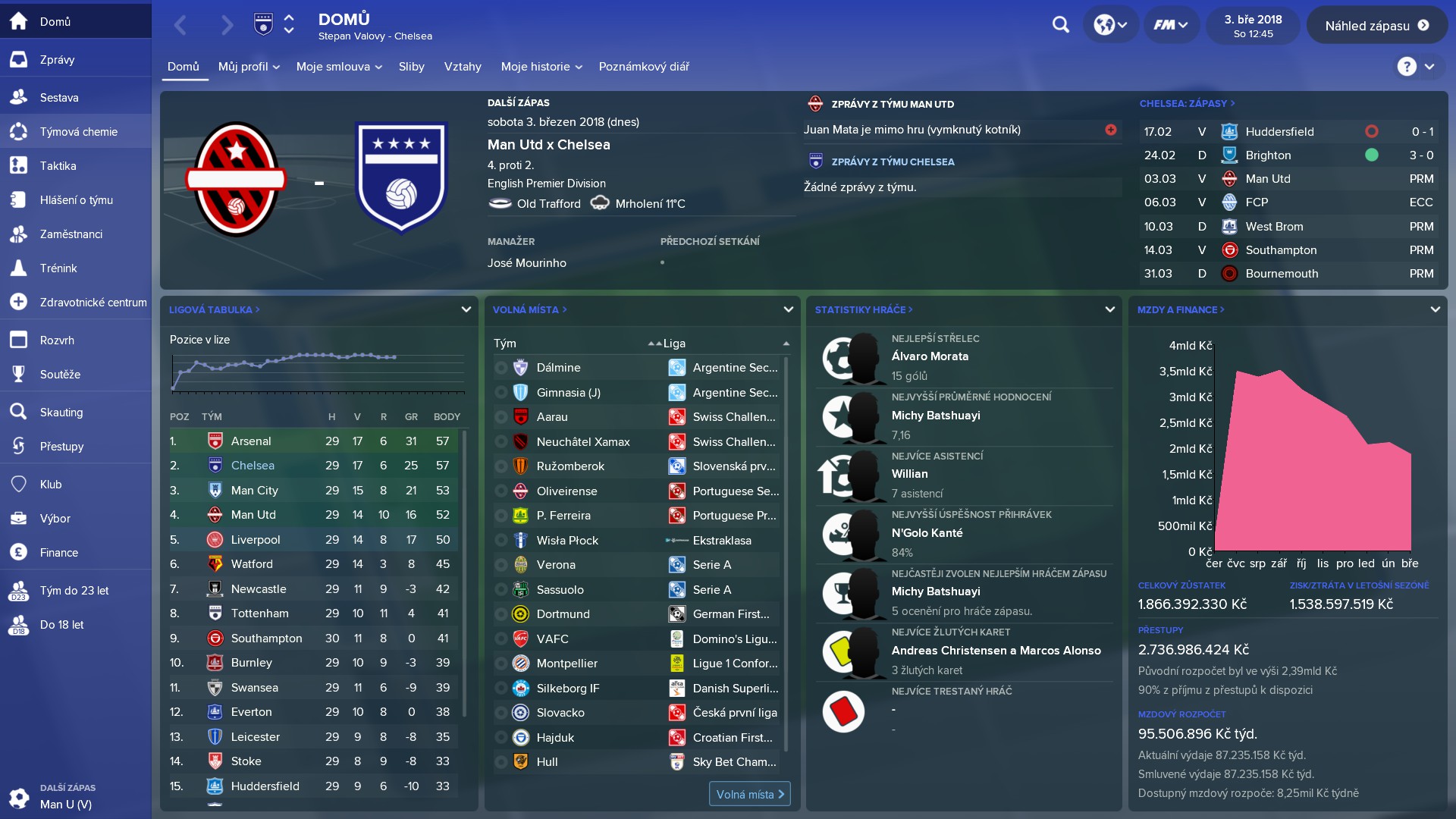
Task: Click the Náhled zápasu button
Action: point(1376,24)
